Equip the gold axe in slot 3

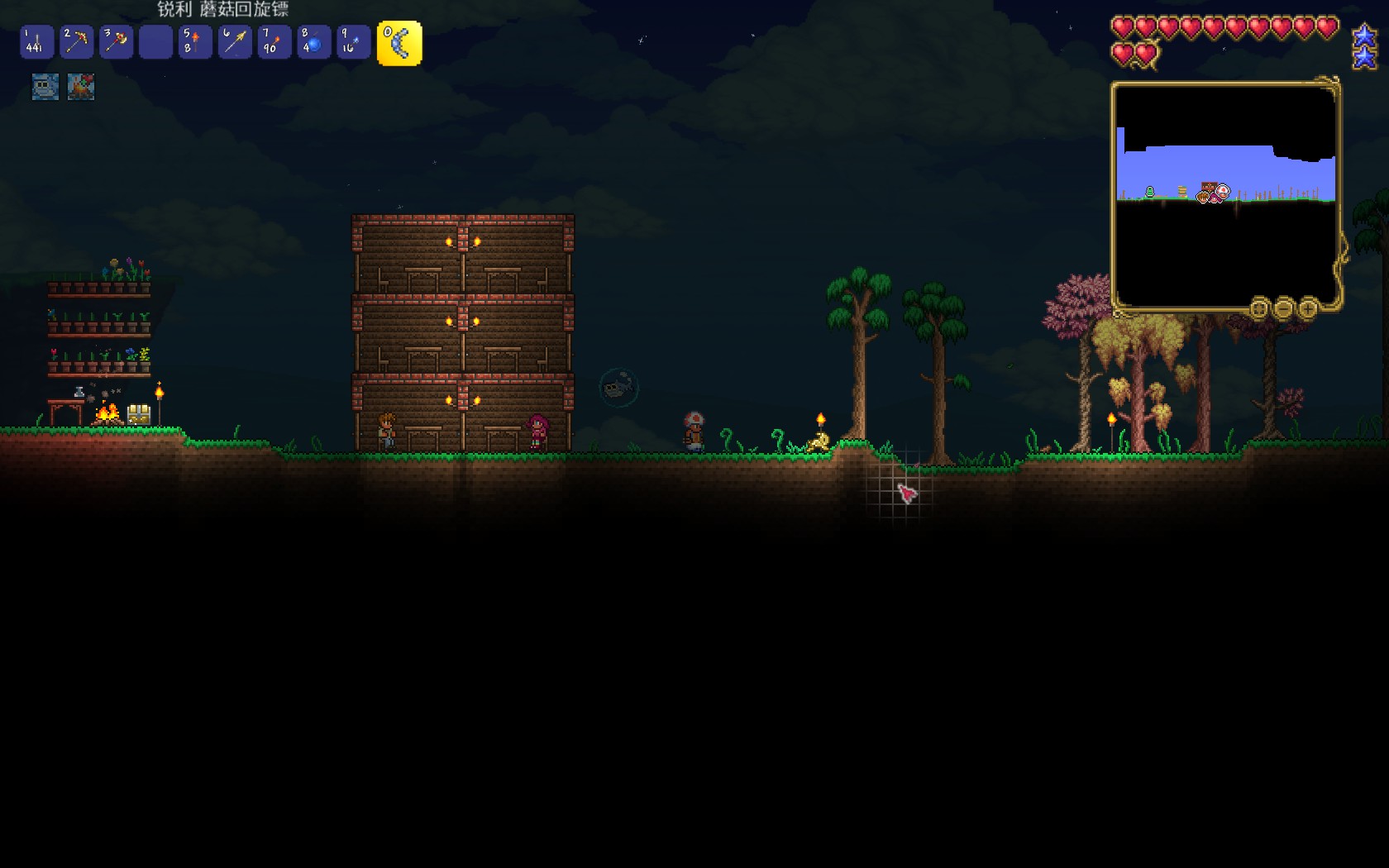pos(116,42)
